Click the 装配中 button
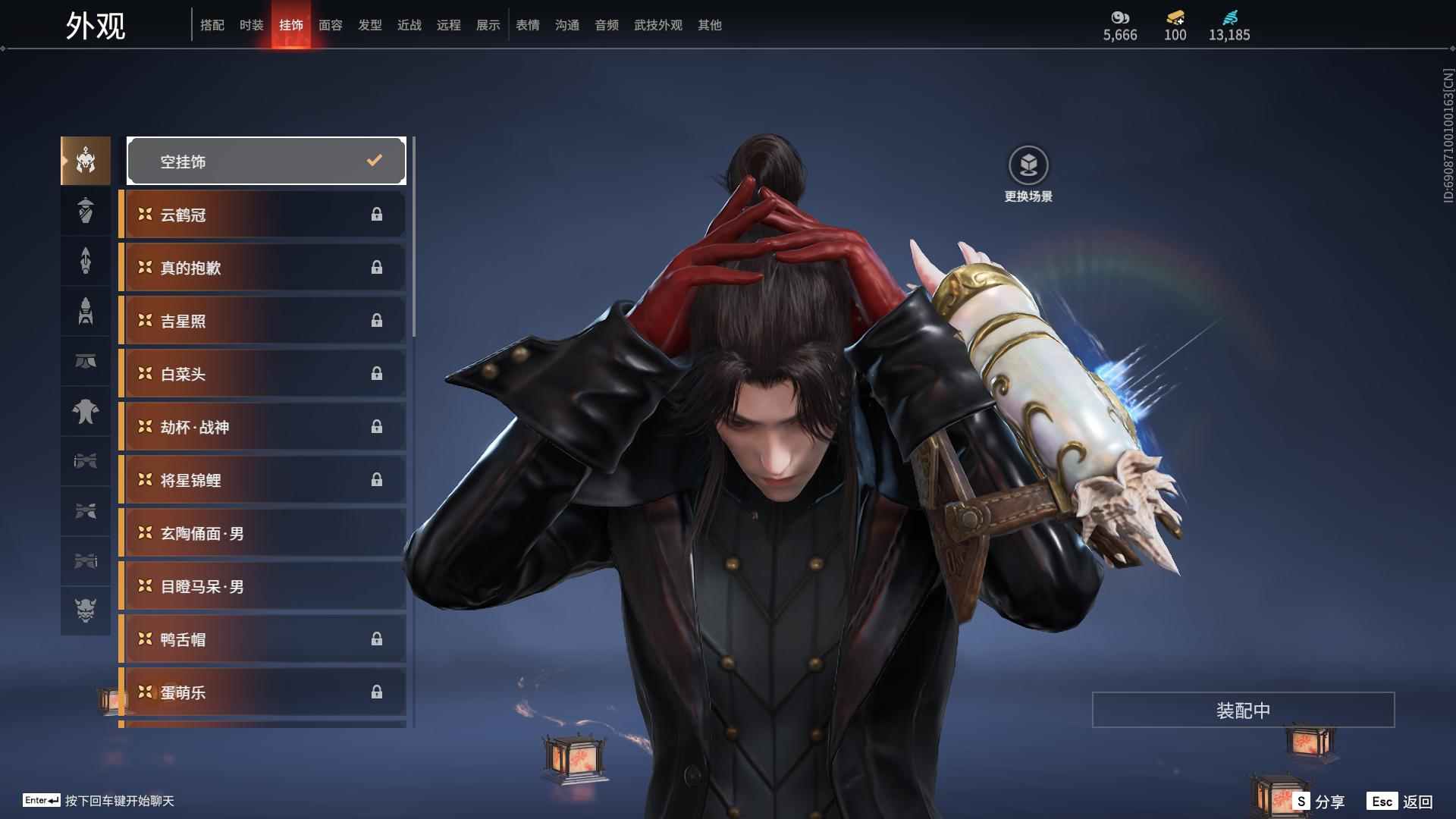 coord(1243,710)
